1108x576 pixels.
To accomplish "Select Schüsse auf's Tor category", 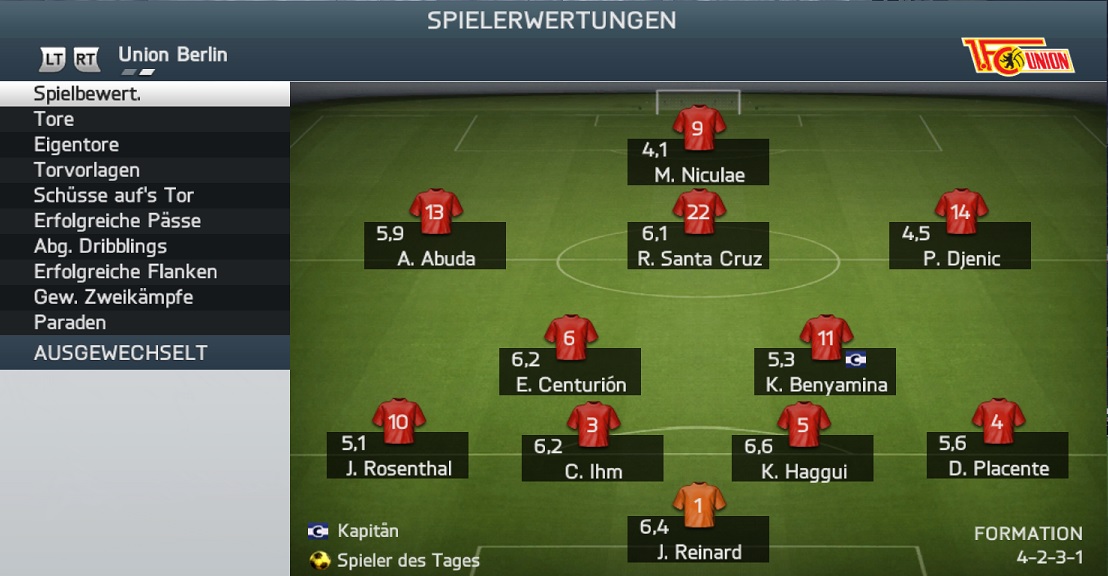I will point(145,195).
